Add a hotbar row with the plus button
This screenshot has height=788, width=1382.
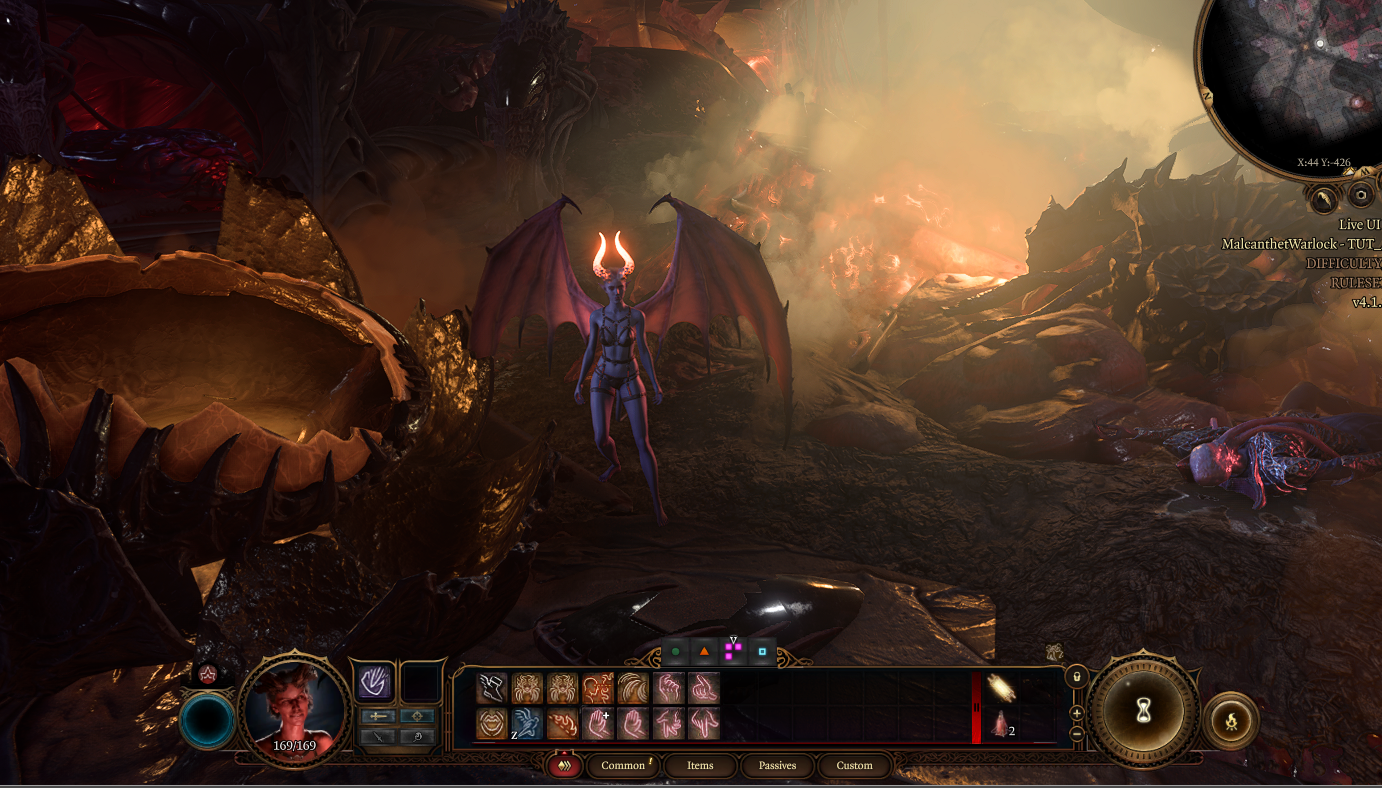coord(1077,713)
